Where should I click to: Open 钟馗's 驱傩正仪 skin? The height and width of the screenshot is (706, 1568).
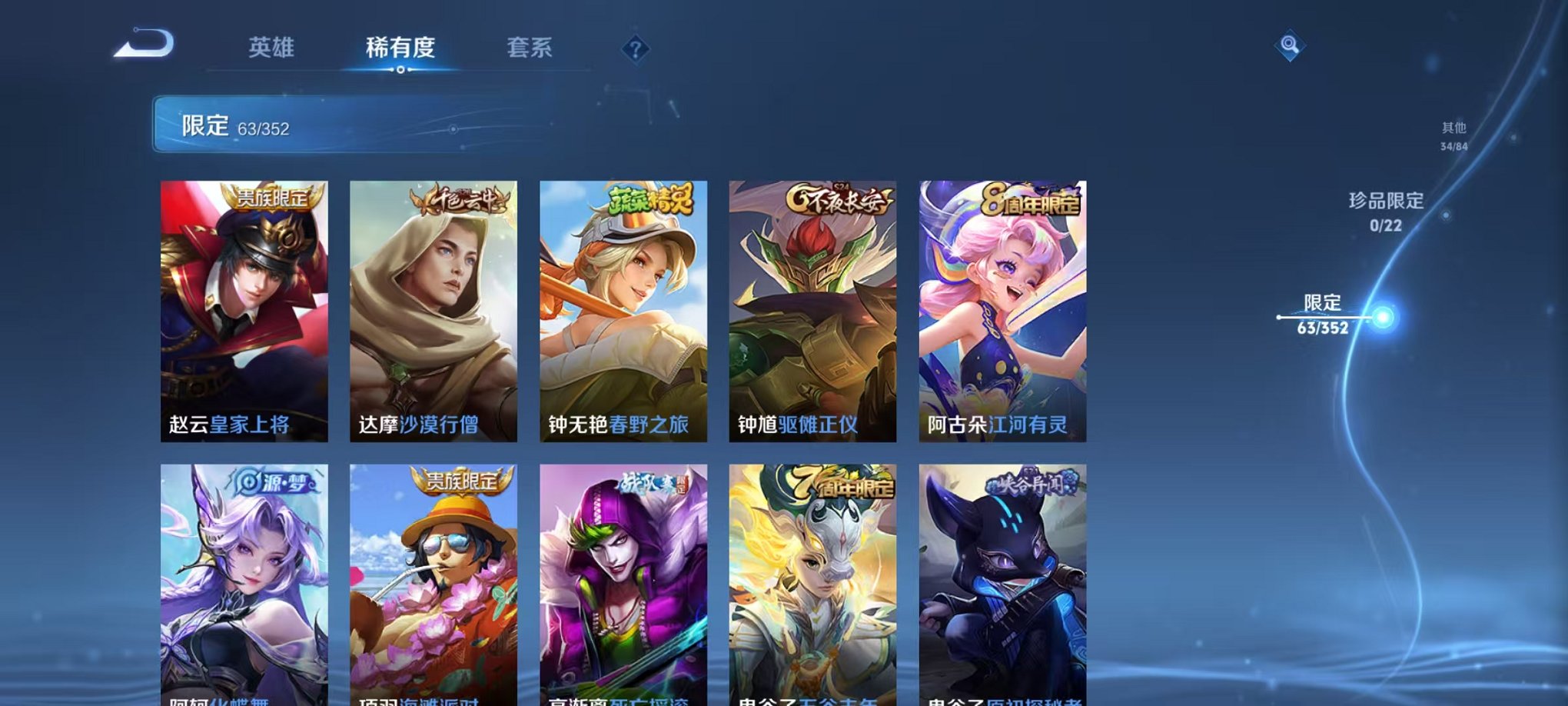pyautogui.click(x=811, y=308)
